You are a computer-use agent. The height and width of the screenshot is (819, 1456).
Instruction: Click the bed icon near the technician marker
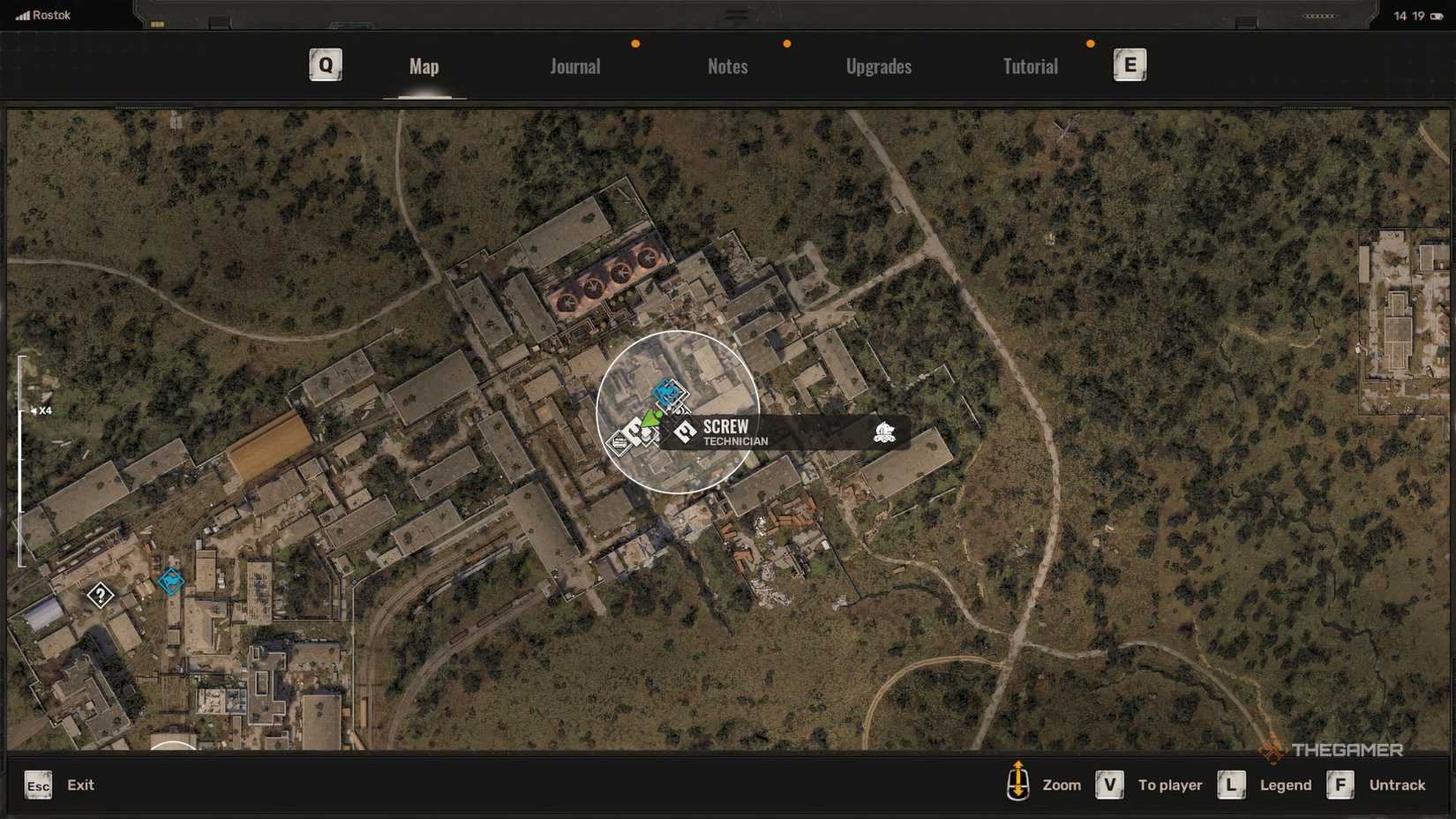point(618,442)
